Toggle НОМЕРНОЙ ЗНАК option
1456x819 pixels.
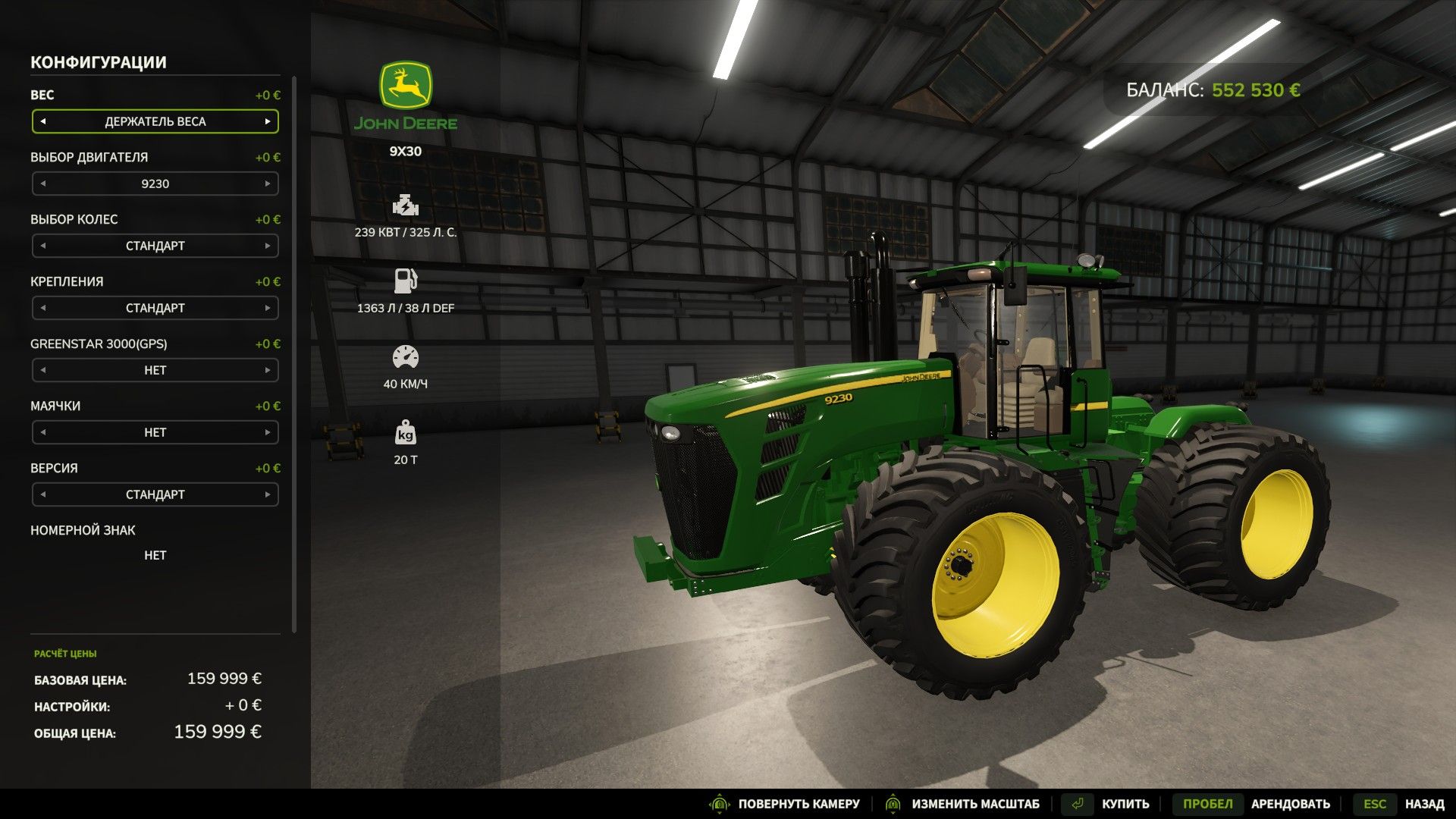tap(155, 555)
